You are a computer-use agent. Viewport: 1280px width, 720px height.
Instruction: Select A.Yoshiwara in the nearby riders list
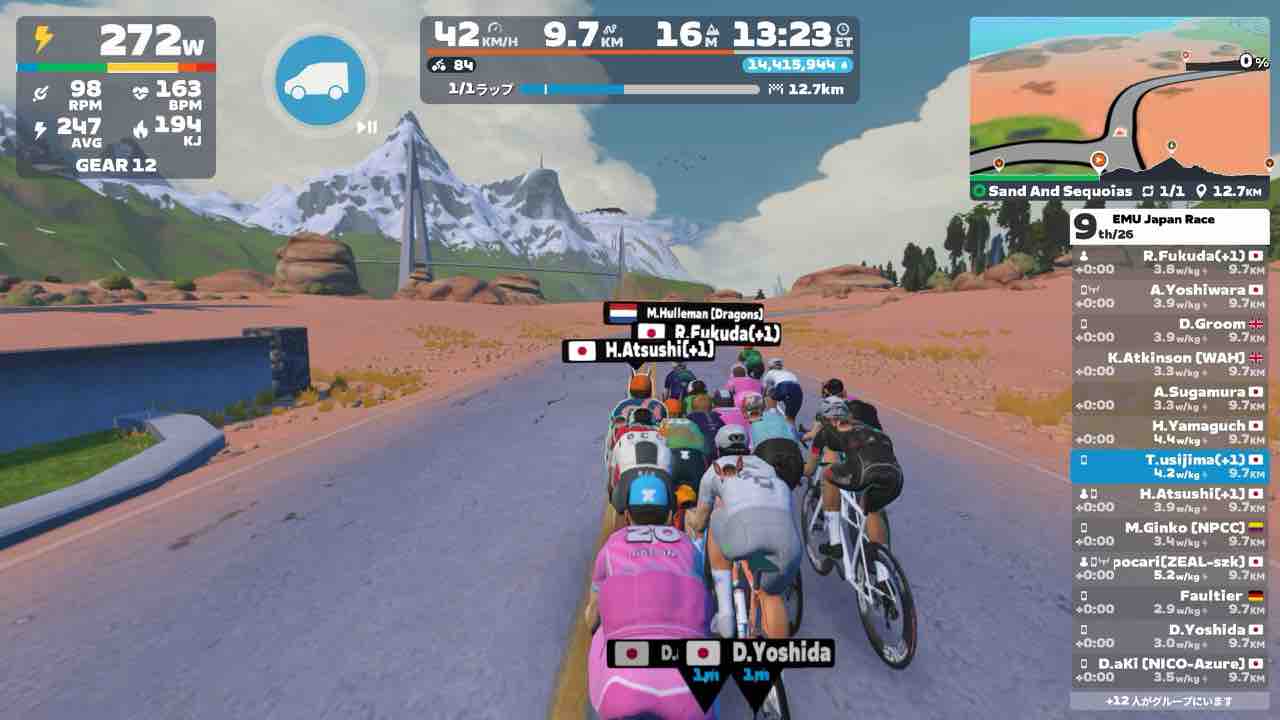pos(1169,296)
